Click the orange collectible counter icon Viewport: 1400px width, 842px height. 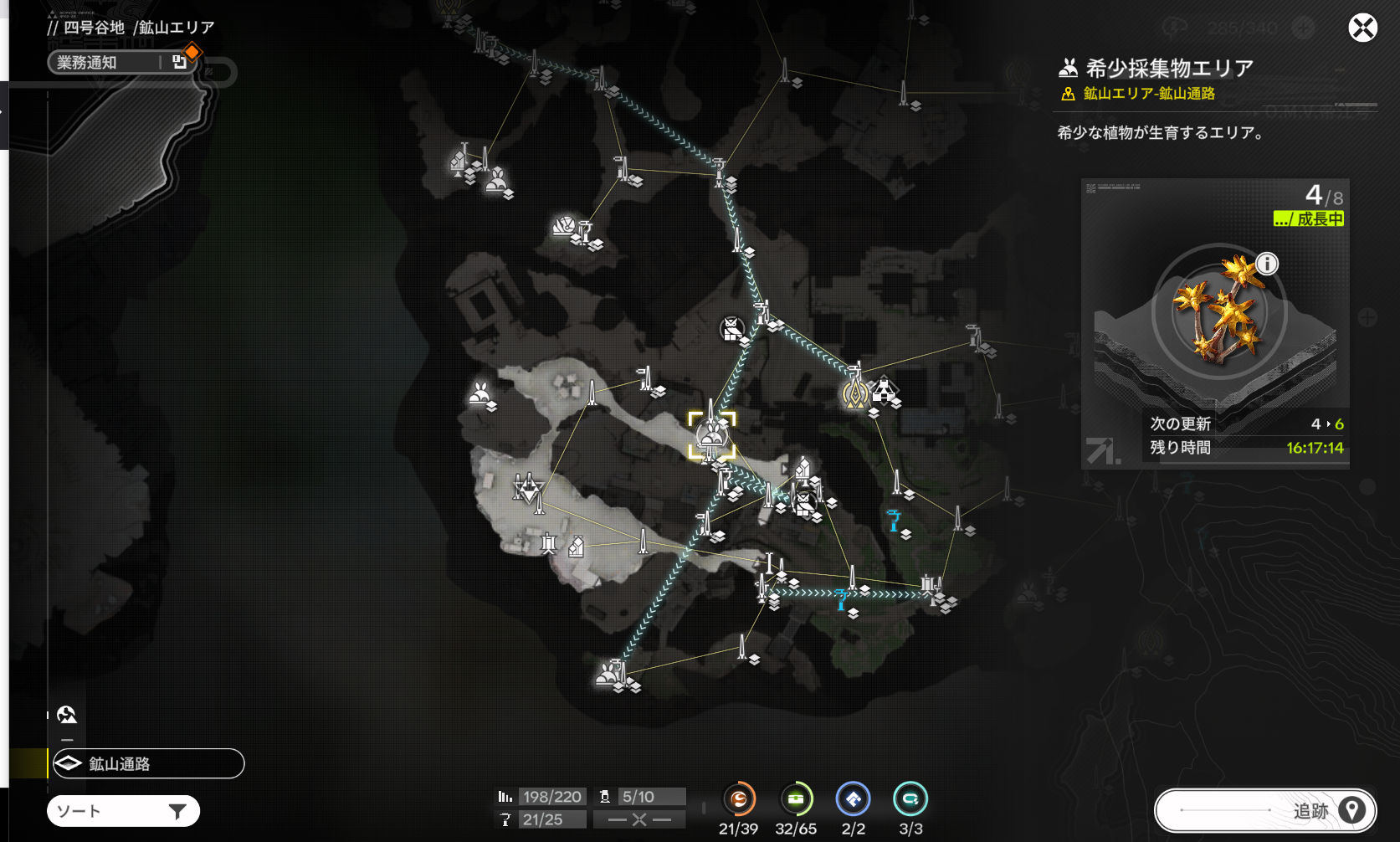[739, 799]
